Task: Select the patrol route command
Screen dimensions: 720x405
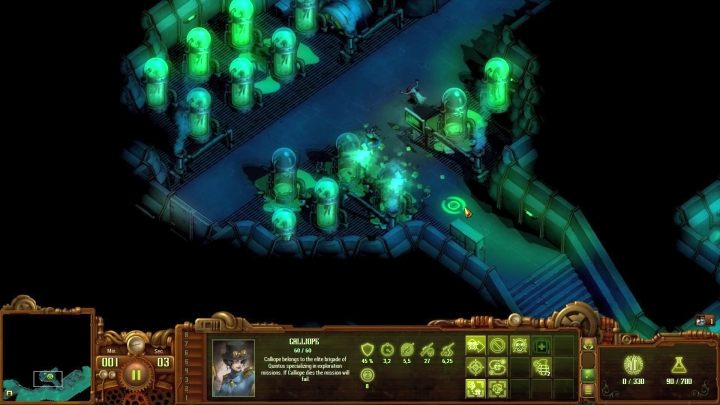Action: 498,366
